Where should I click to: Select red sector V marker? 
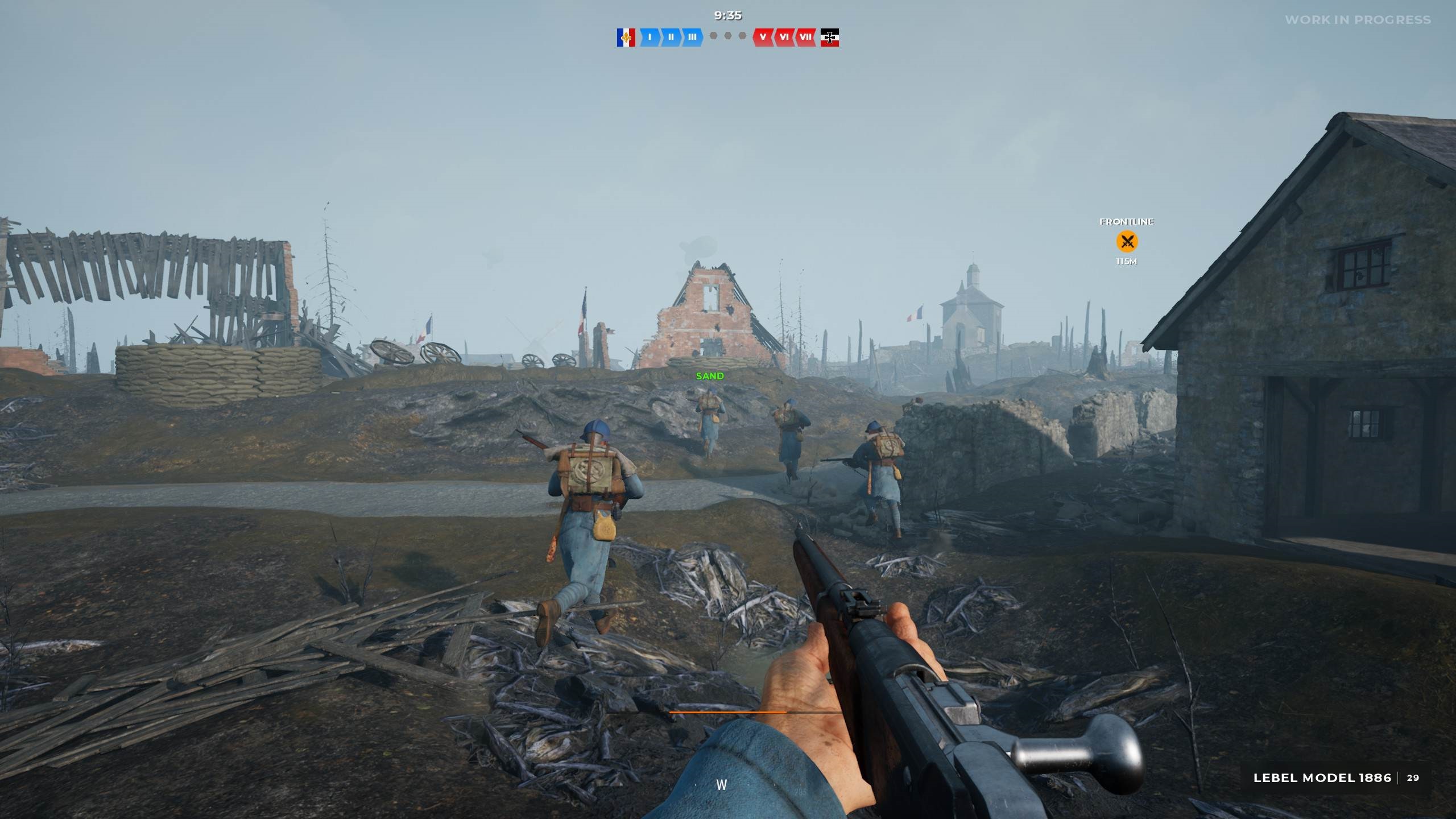763,38
